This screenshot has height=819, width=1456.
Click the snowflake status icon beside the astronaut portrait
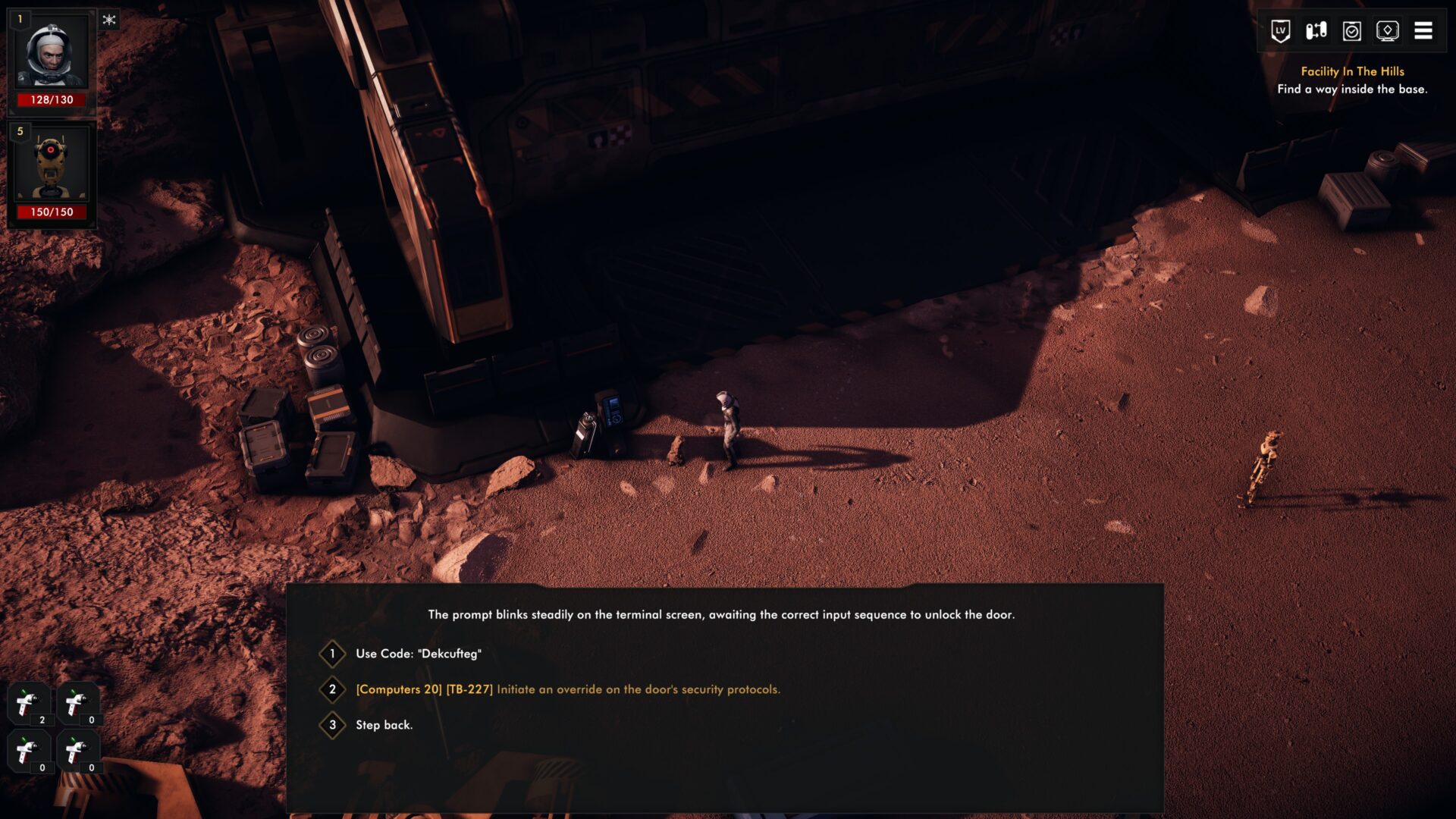[109, 20]
